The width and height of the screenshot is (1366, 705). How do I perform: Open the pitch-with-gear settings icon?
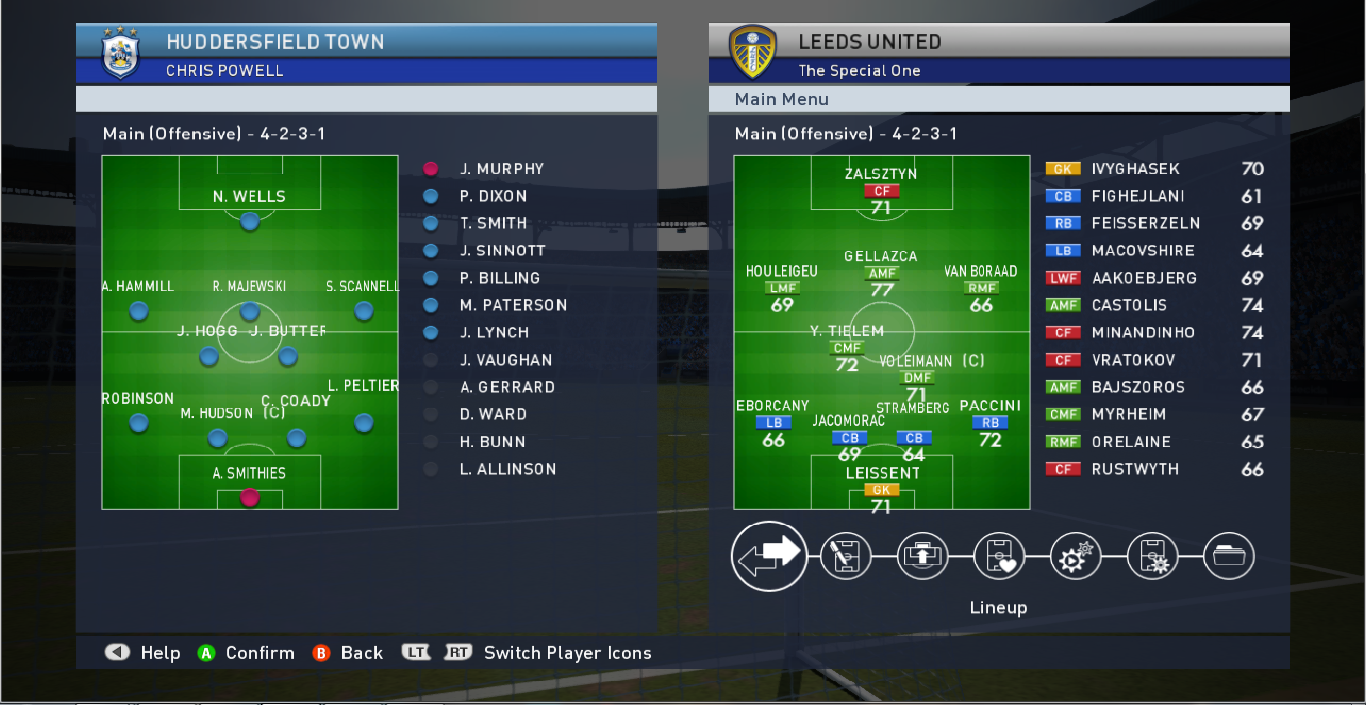(1152, 557)
